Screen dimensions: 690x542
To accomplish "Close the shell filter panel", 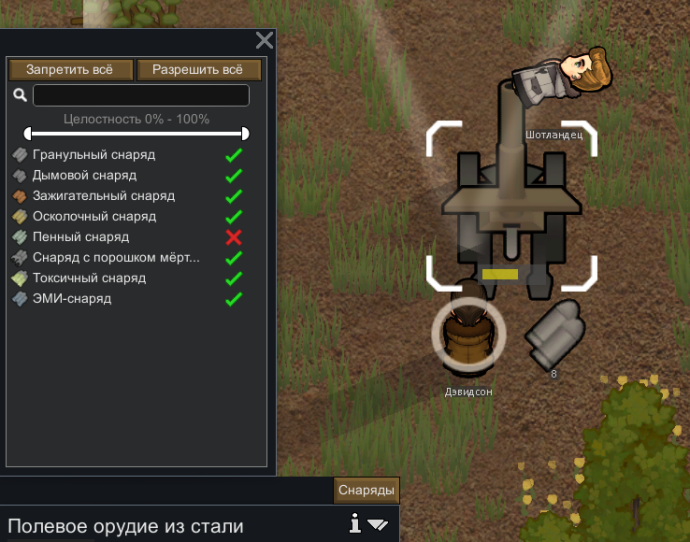I will pos(264,40).
